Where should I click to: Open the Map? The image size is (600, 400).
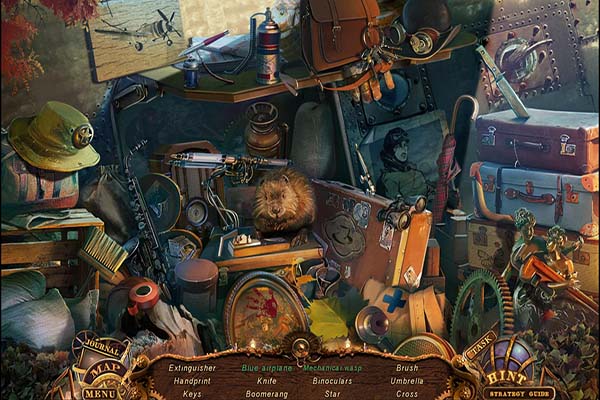(101, 370)
